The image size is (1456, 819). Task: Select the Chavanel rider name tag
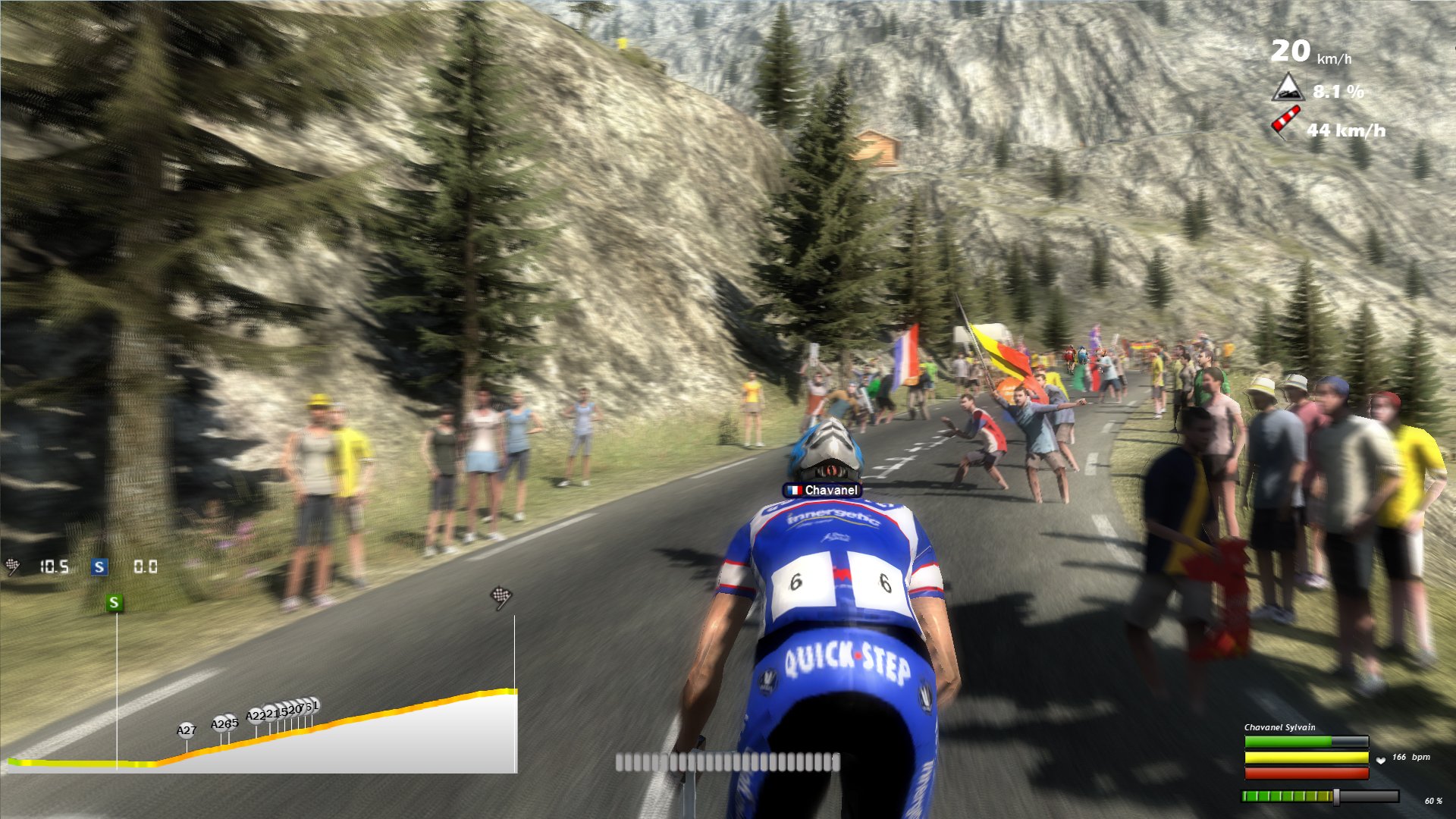coord(823,491)
